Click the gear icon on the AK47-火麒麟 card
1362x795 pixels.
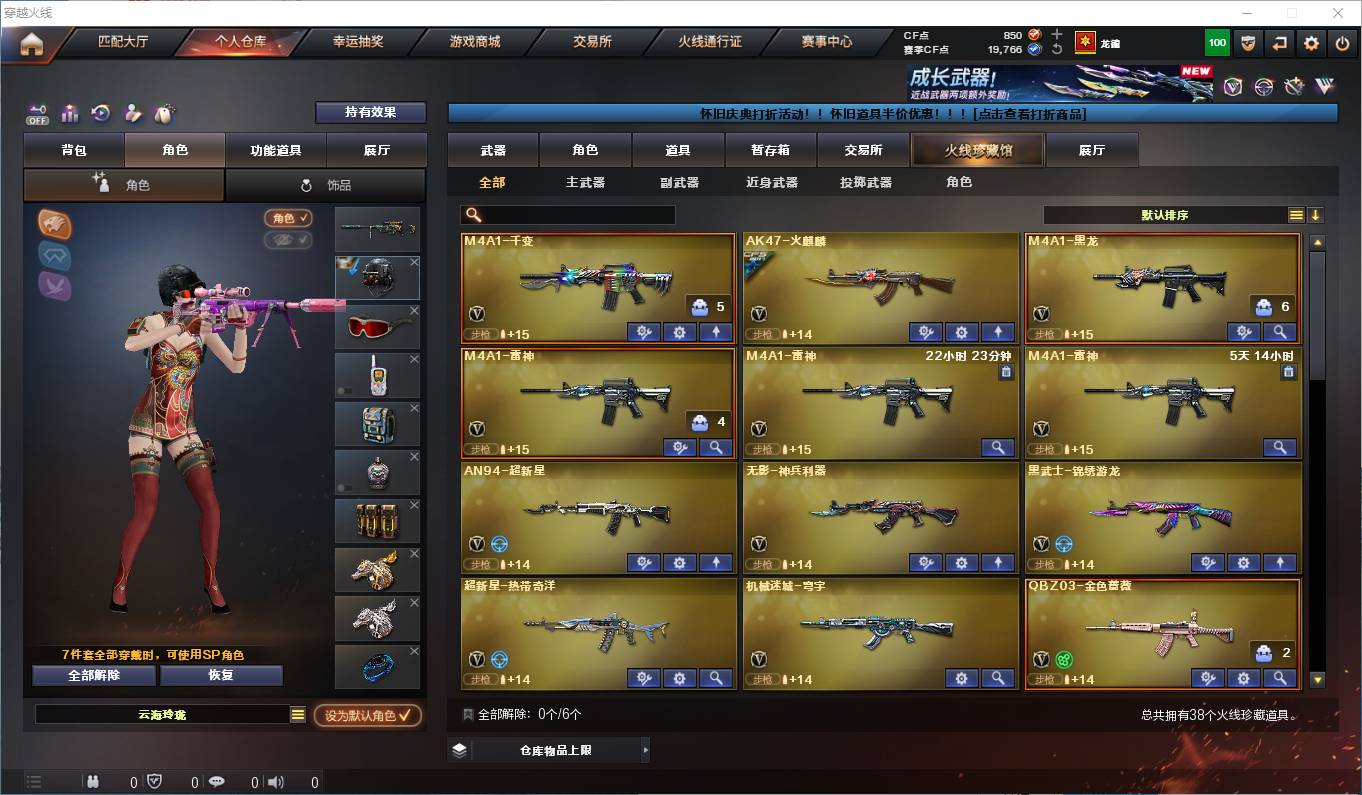point(962,331)
